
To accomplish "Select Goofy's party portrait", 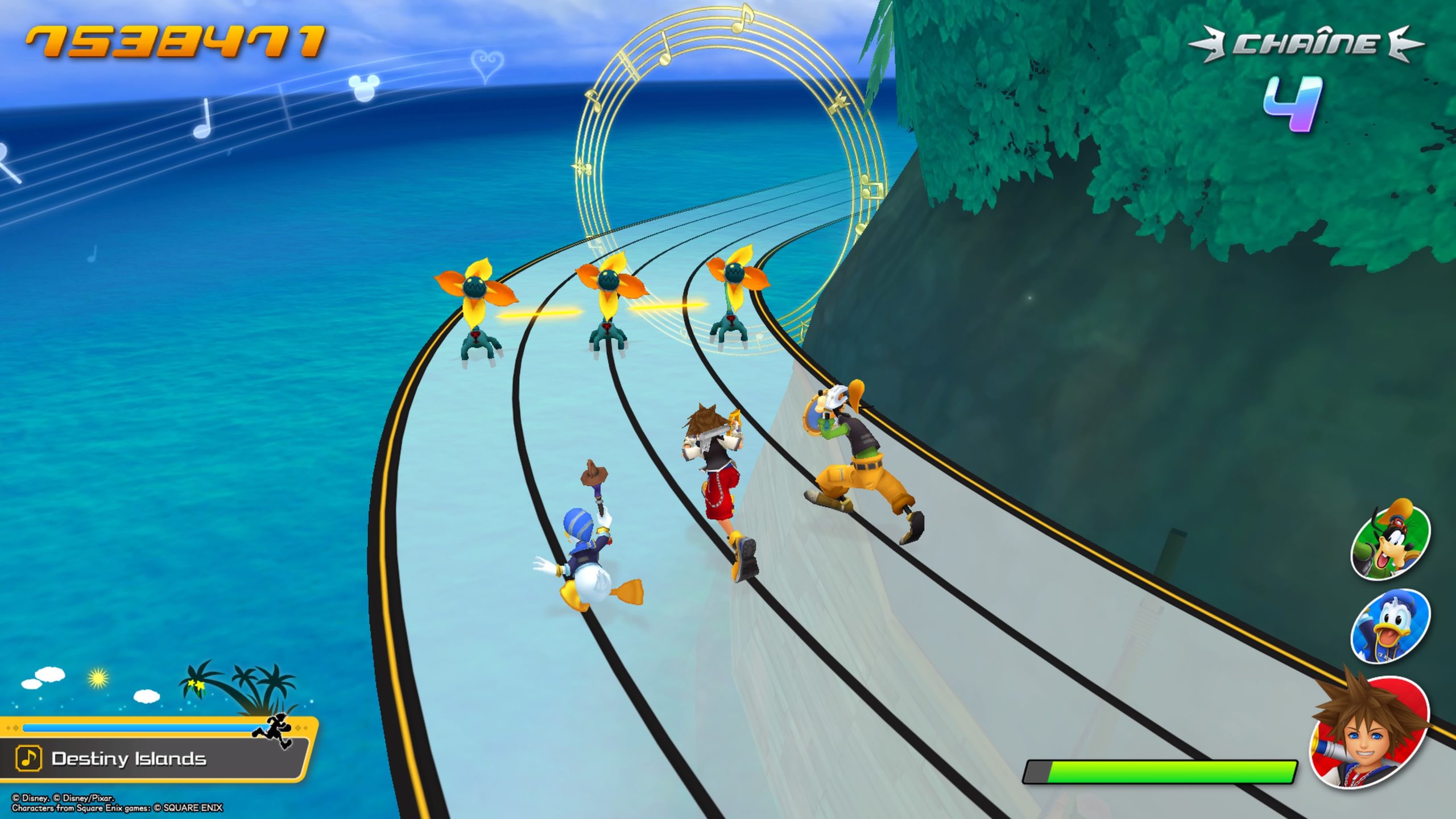I will (1389, 541).
